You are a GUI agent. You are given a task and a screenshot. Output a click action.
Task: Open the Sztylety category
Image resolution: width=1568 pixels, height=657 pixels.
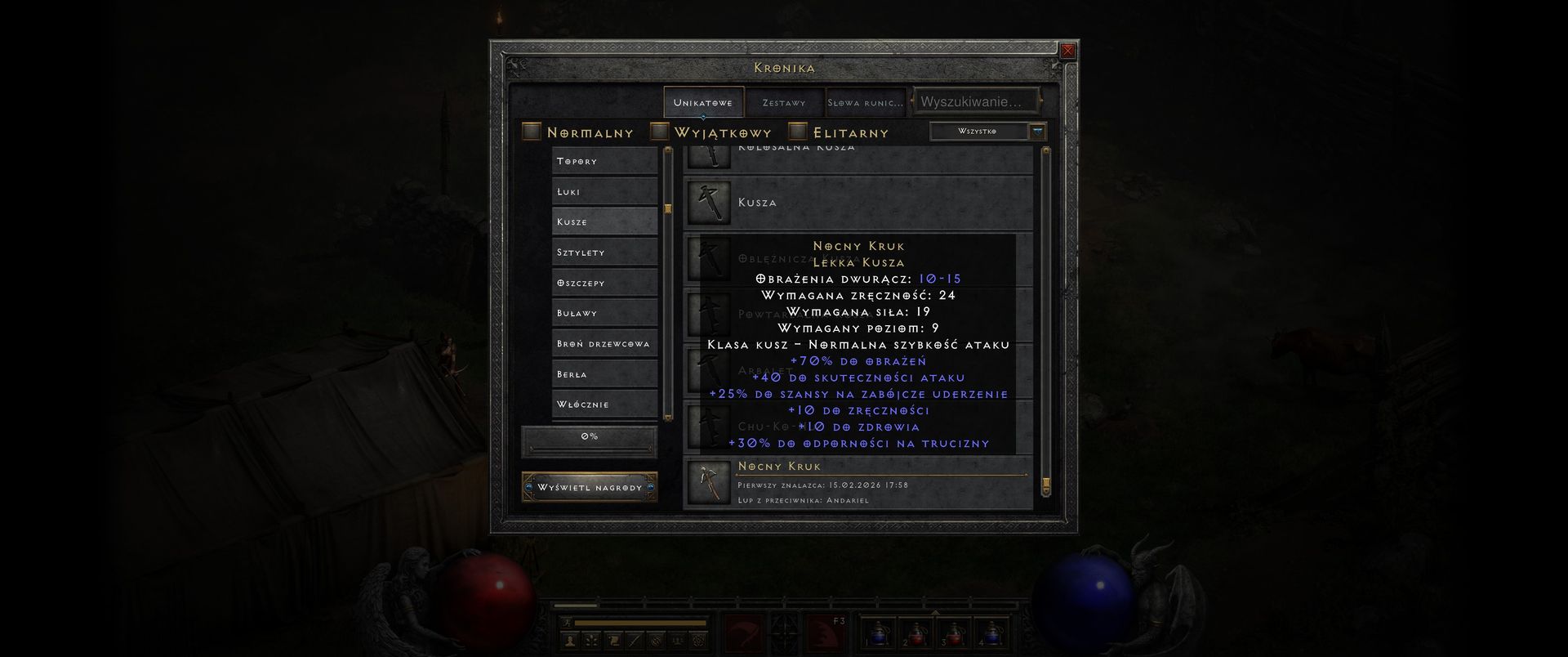604,253
